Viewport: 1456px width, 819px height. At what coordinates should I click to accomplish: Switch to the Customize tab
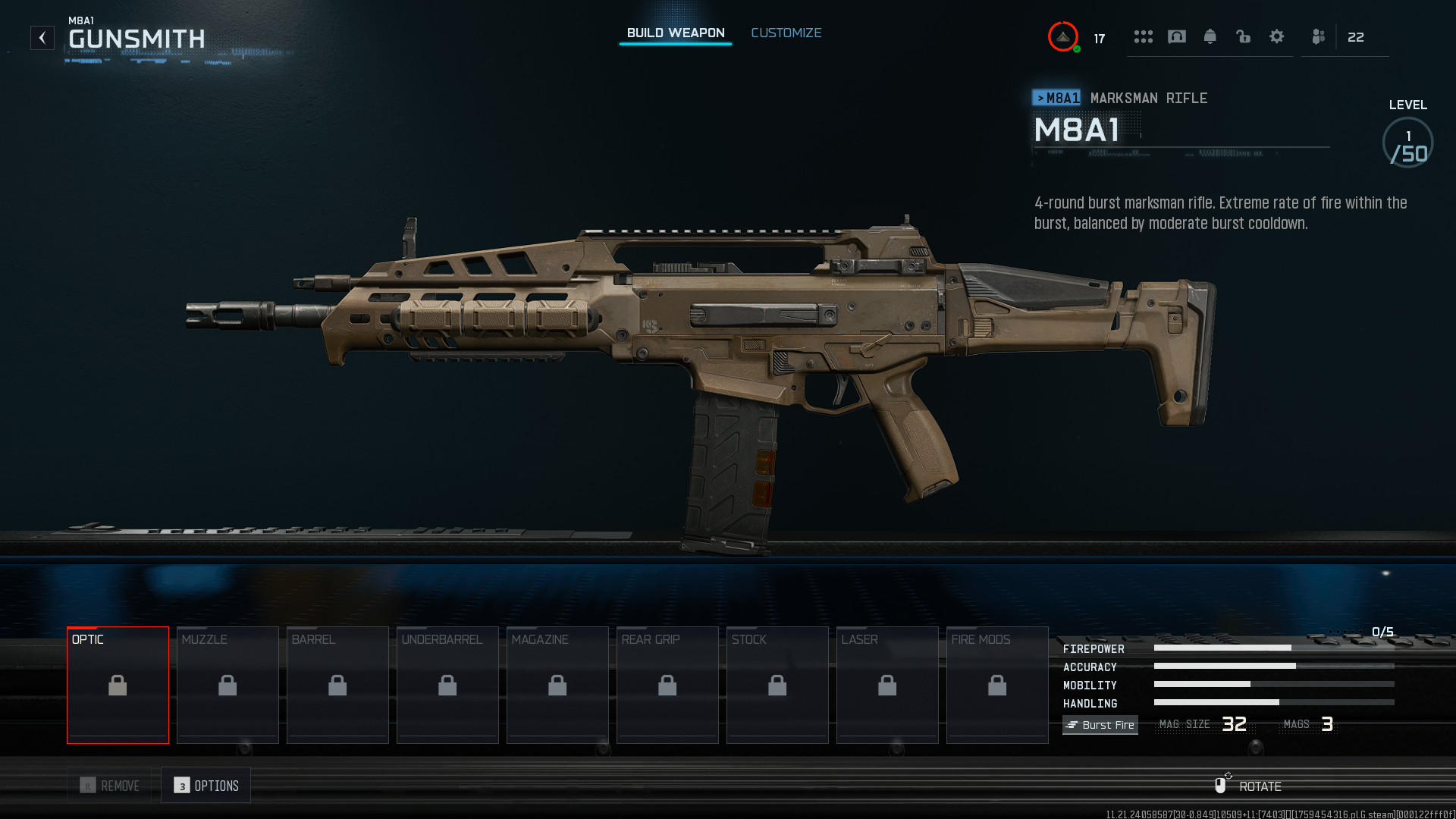coord(786,33)
